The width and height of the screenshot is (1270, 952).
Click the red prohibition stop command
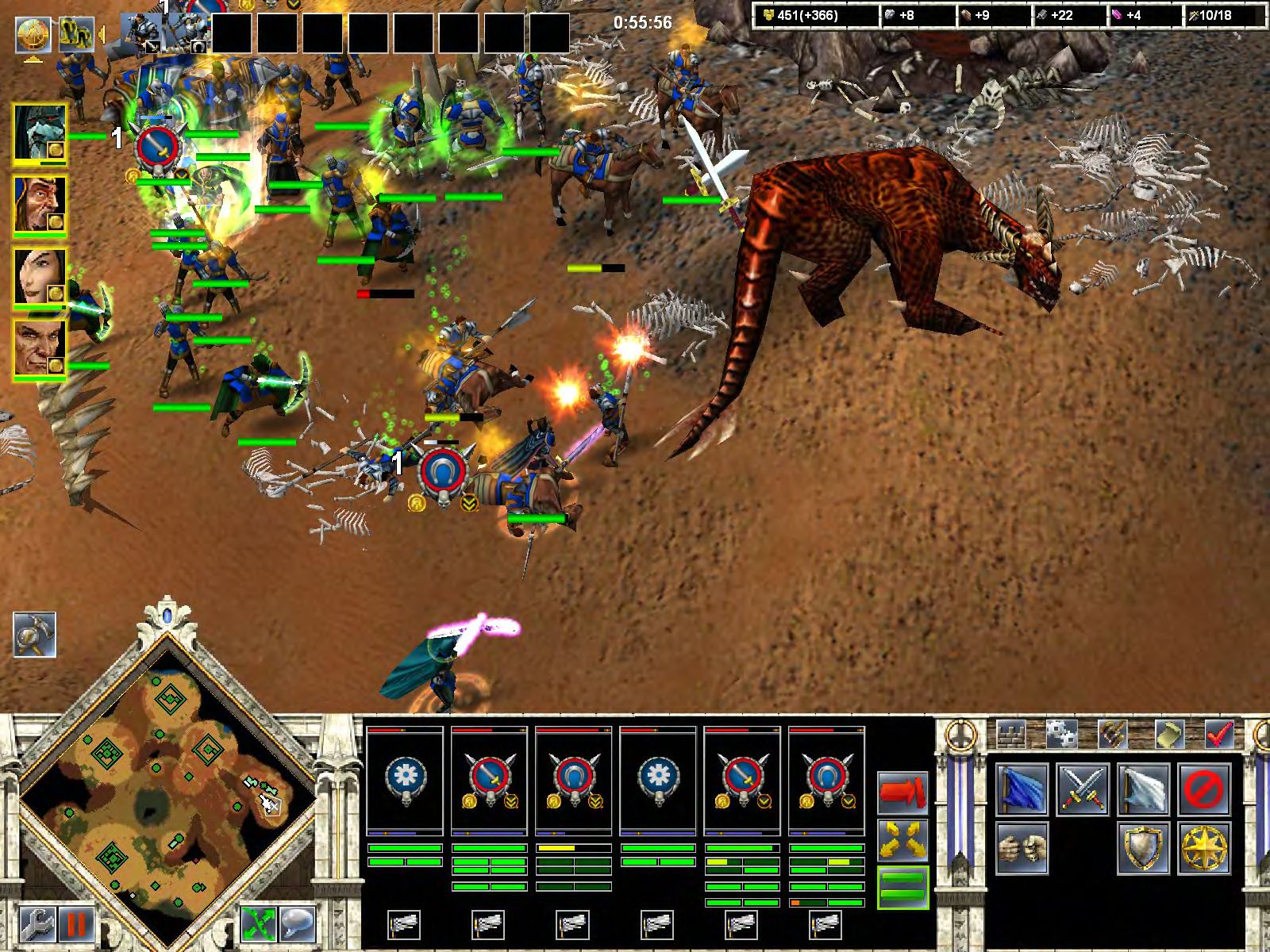point(1205,789)
